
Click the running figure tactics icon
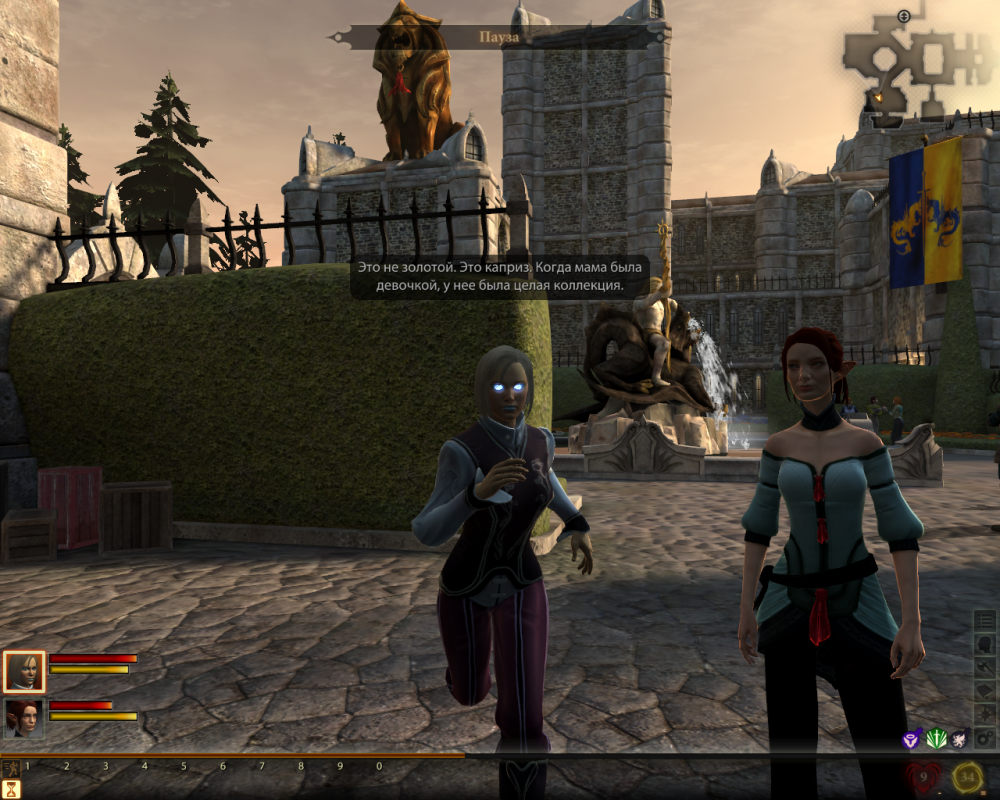click(12, 768)
